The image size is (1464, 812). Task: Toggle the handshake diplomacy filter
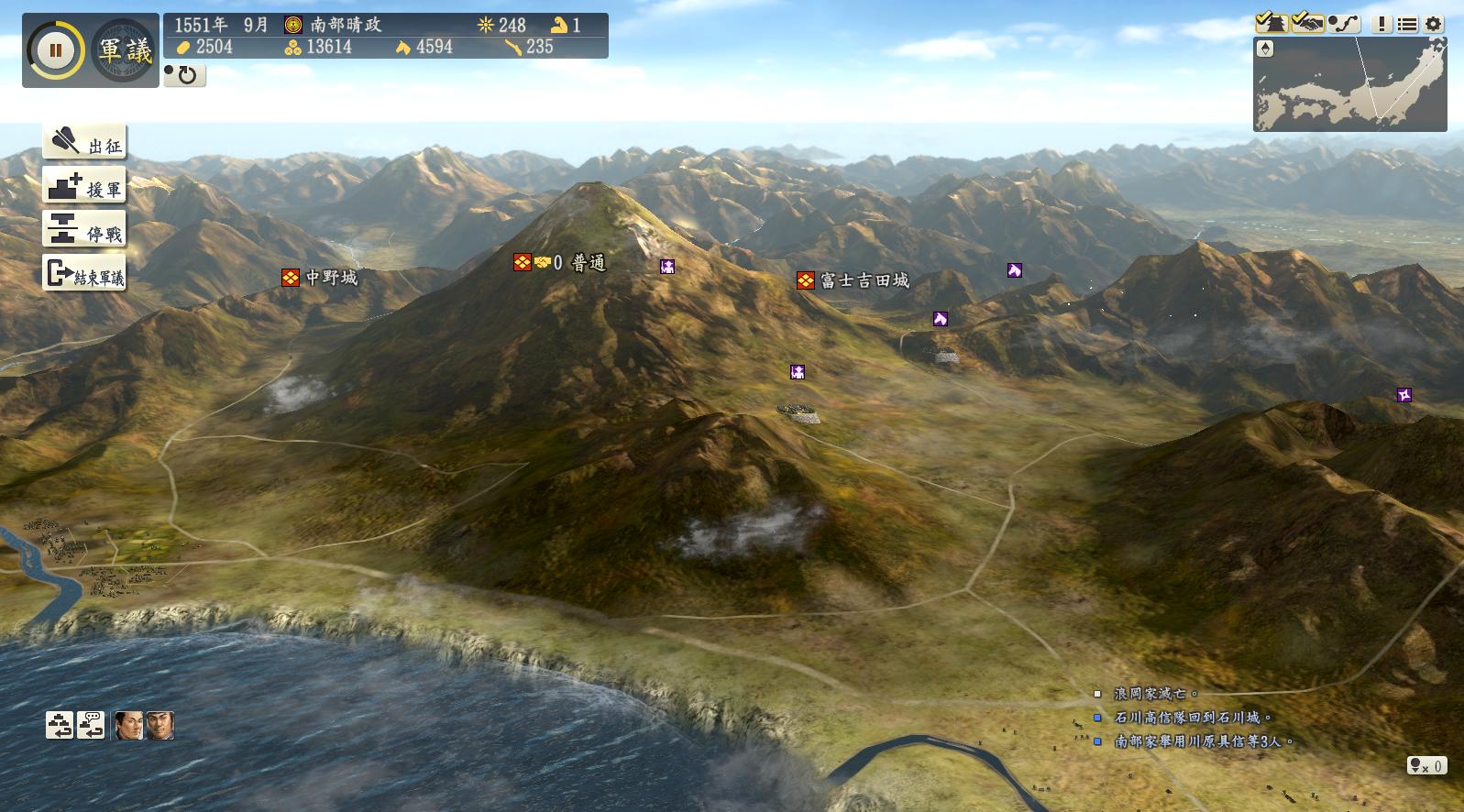(1307, 23)
